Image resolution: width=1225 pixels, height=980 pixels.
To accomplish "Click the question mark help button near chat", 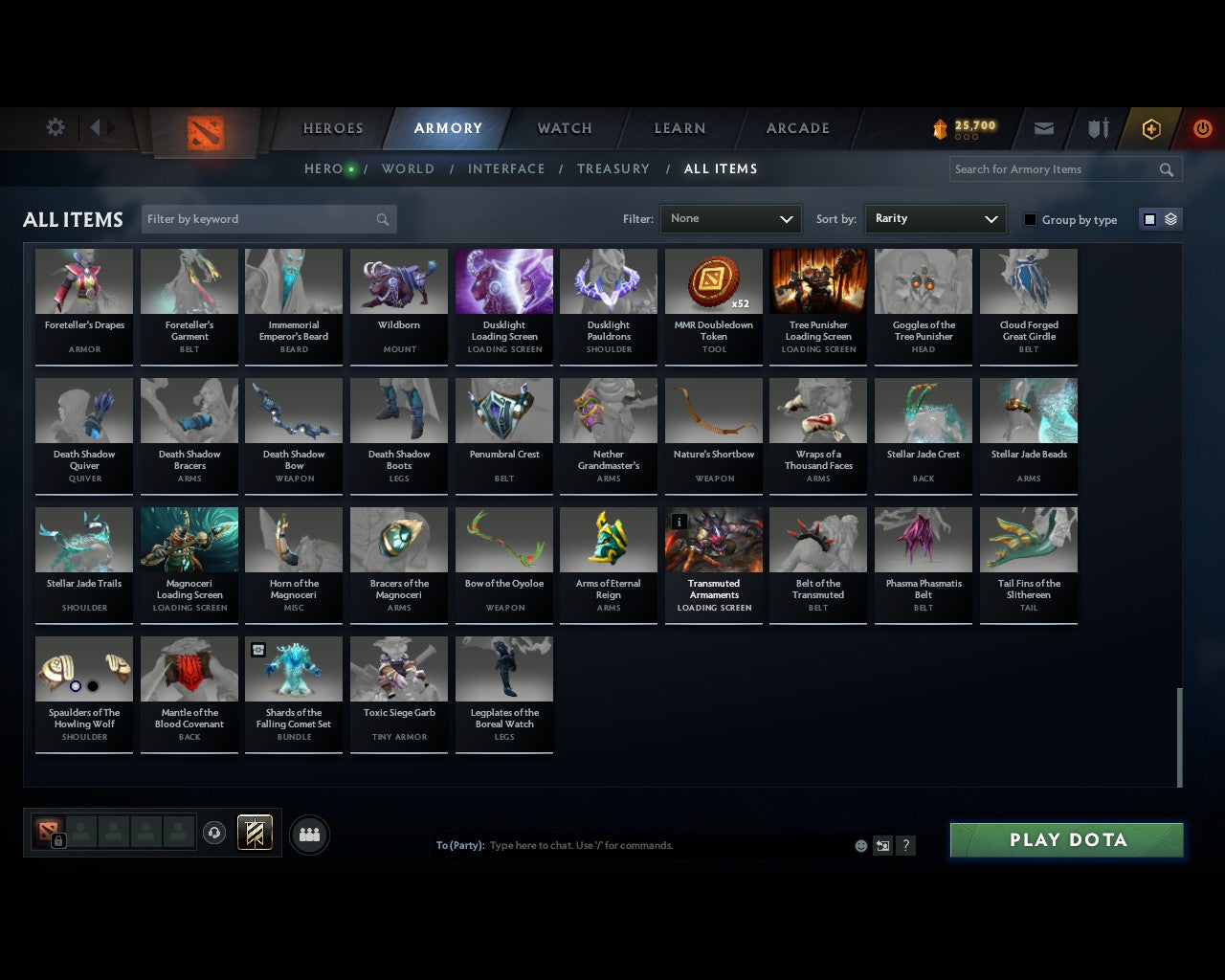I will pos(905,846).
